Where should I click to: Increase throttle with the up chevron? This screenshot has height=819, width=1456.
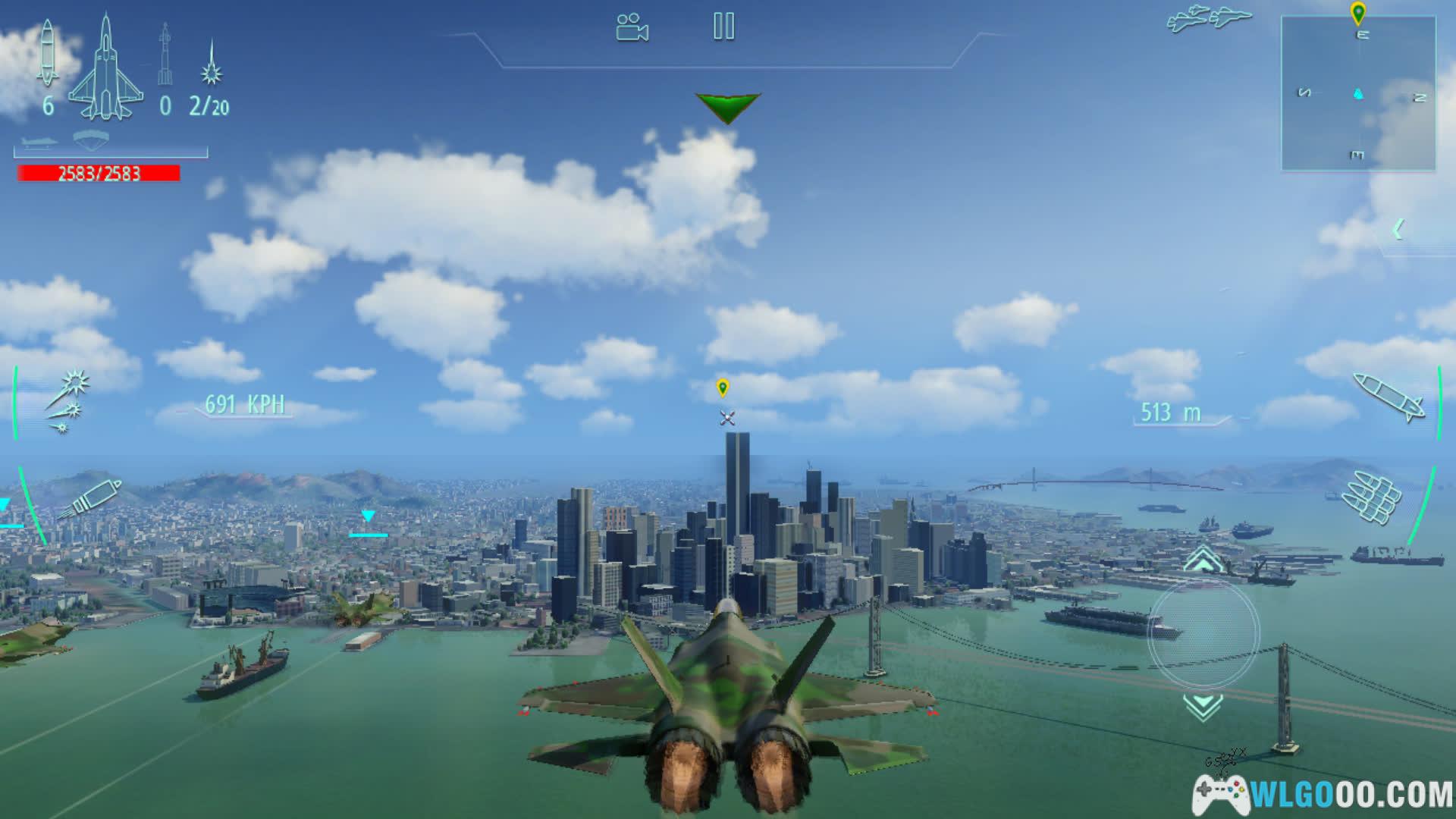(1202, 560)
